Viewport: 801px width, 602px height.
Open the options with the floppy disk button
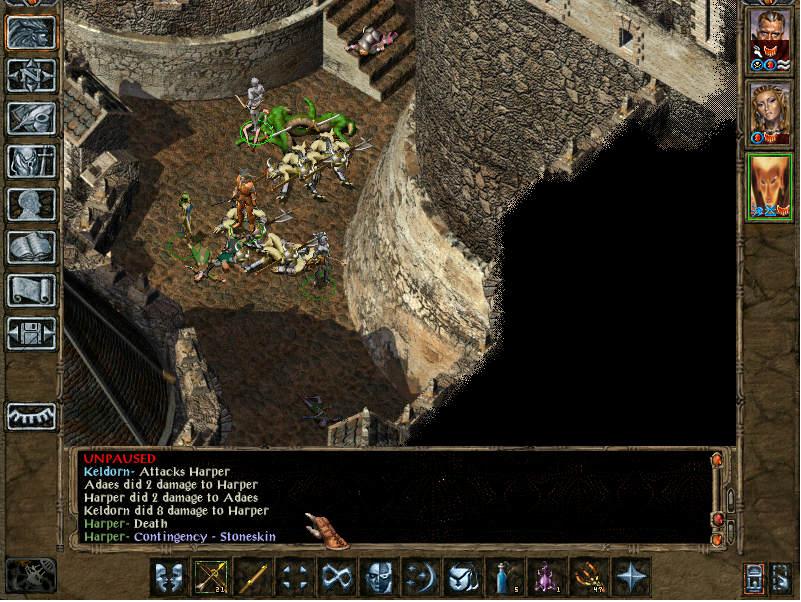tap(32, 333)
